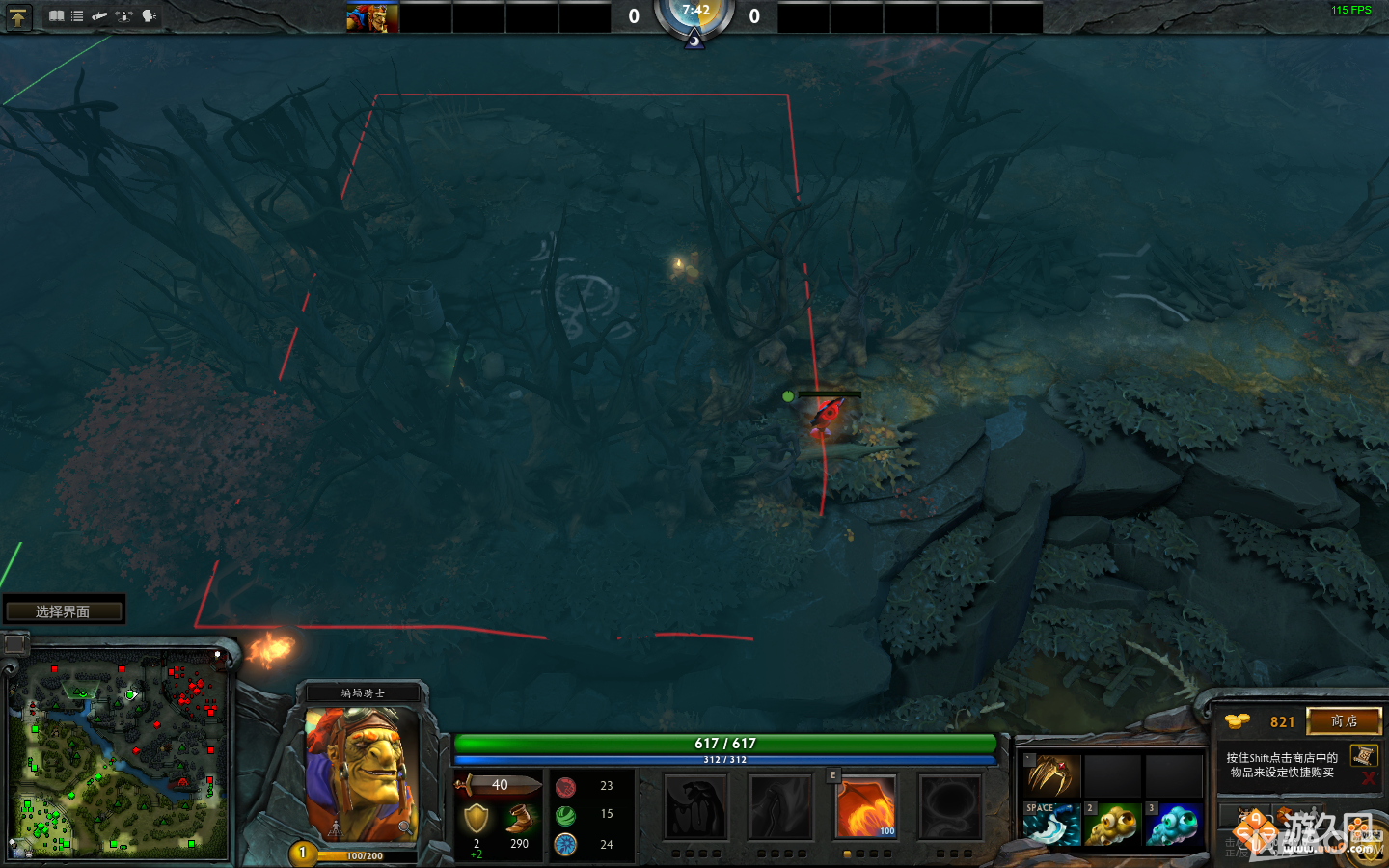Open the guides book icon in top toolbar
The image size is (1389, 868).
coord(57,15)
